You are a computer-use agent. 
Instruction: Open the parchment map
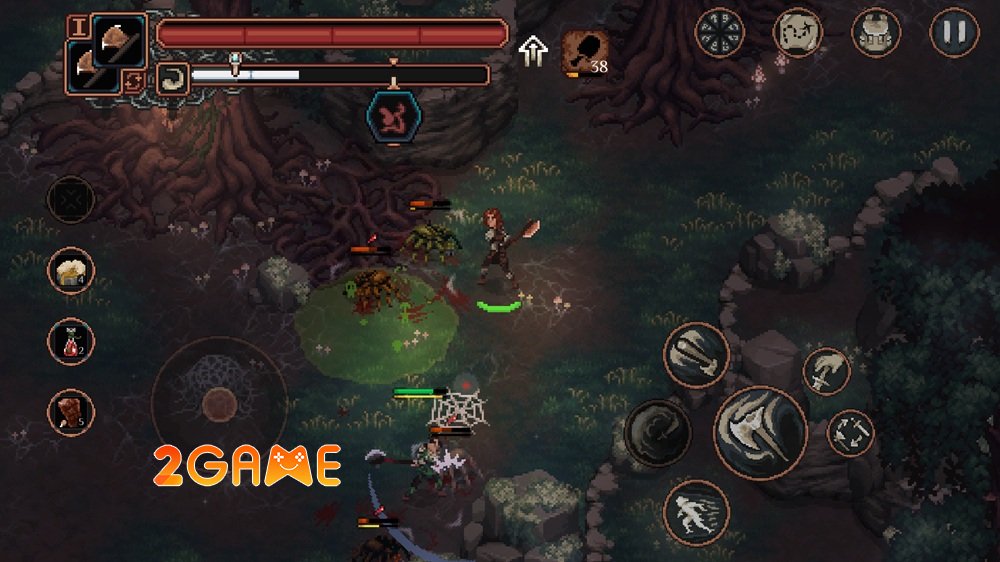pos(798,33)
